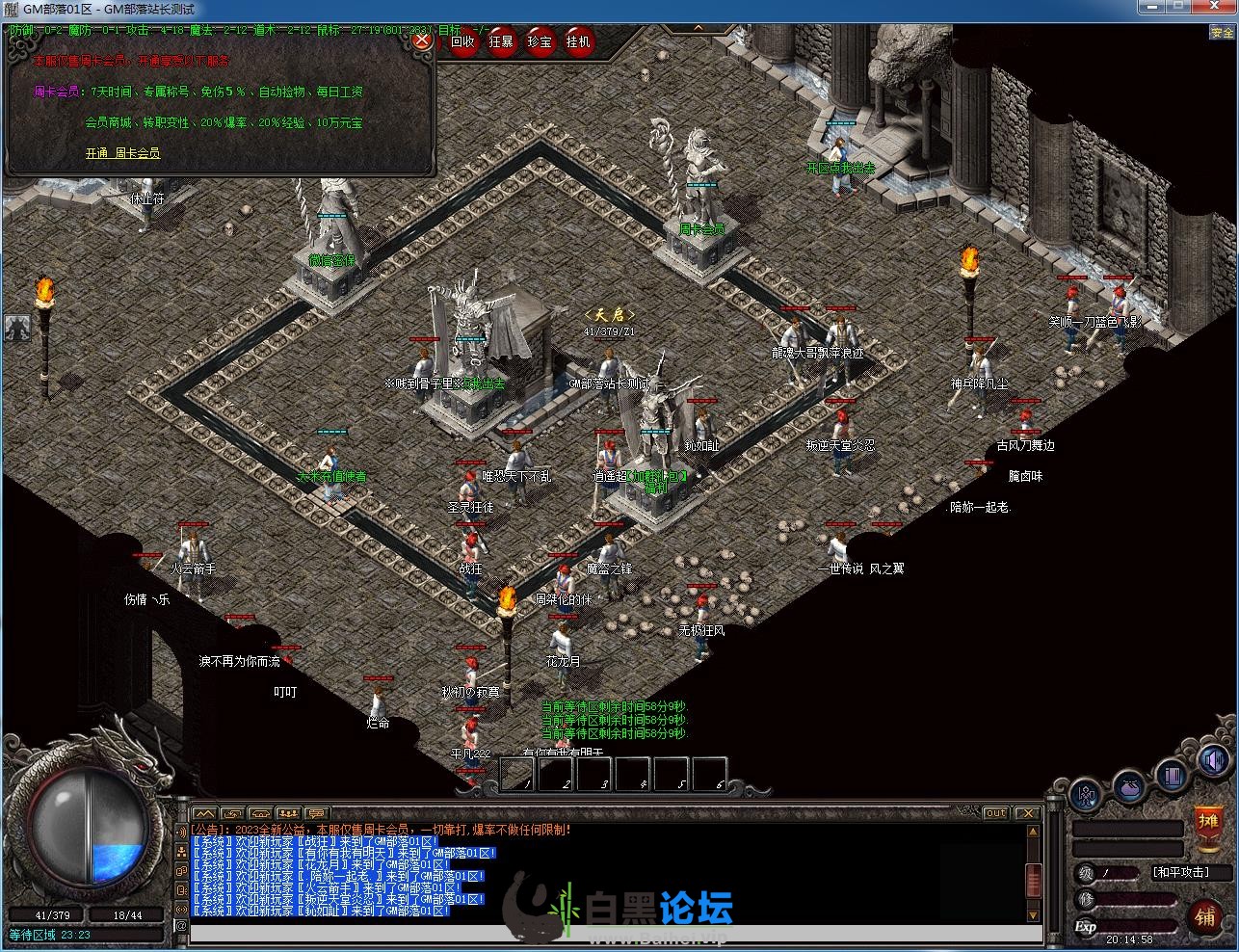Image resolution: width=1239 pixels, height=952 pixels.
Task: Close the chat panel with X button
Action: [1027, 813]
